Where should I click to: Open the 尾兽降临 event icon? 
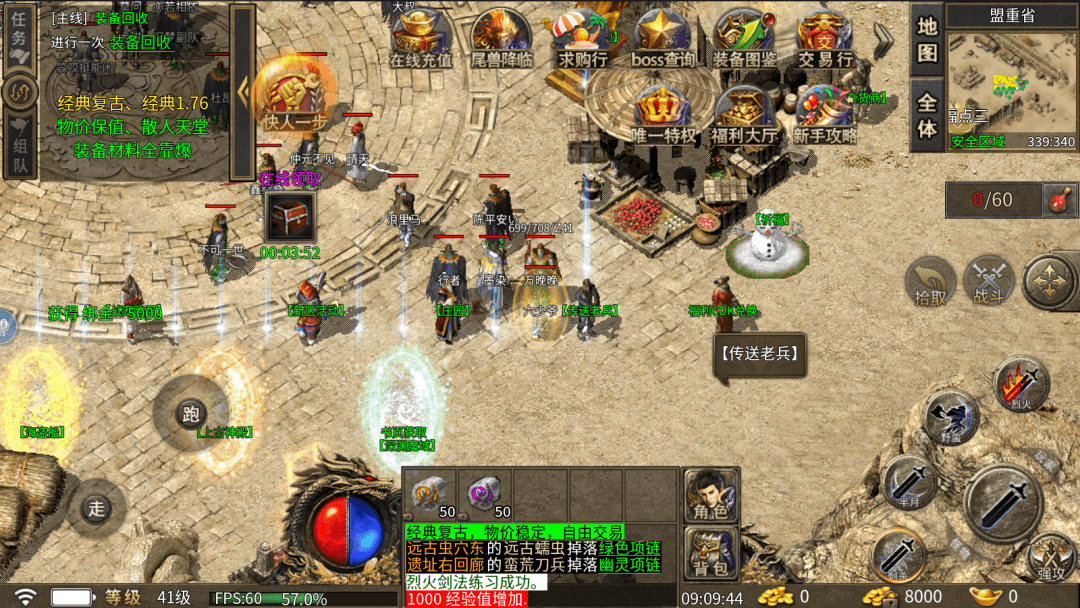tap(500, 38)
